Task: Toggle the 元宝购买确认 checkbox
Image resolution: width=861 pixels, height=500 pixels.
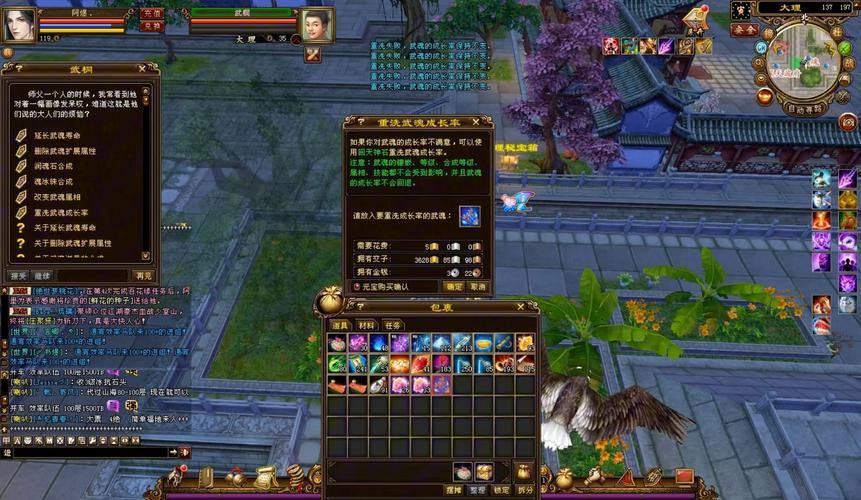Action: click(x=358, y=286)
